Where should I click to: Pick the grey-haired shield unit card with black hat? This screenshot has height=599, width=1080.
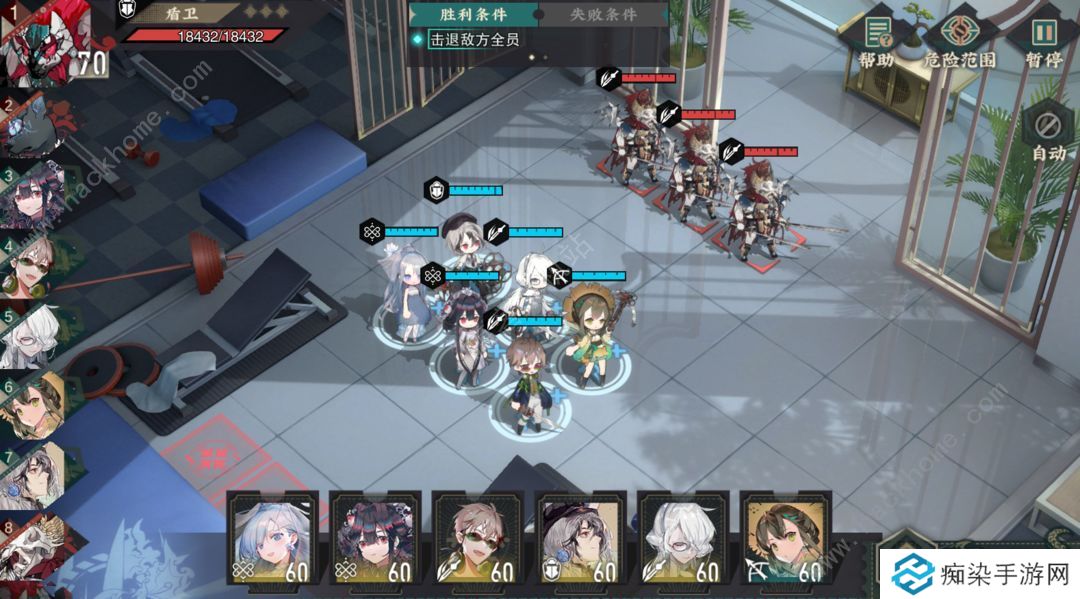[580, 538]
